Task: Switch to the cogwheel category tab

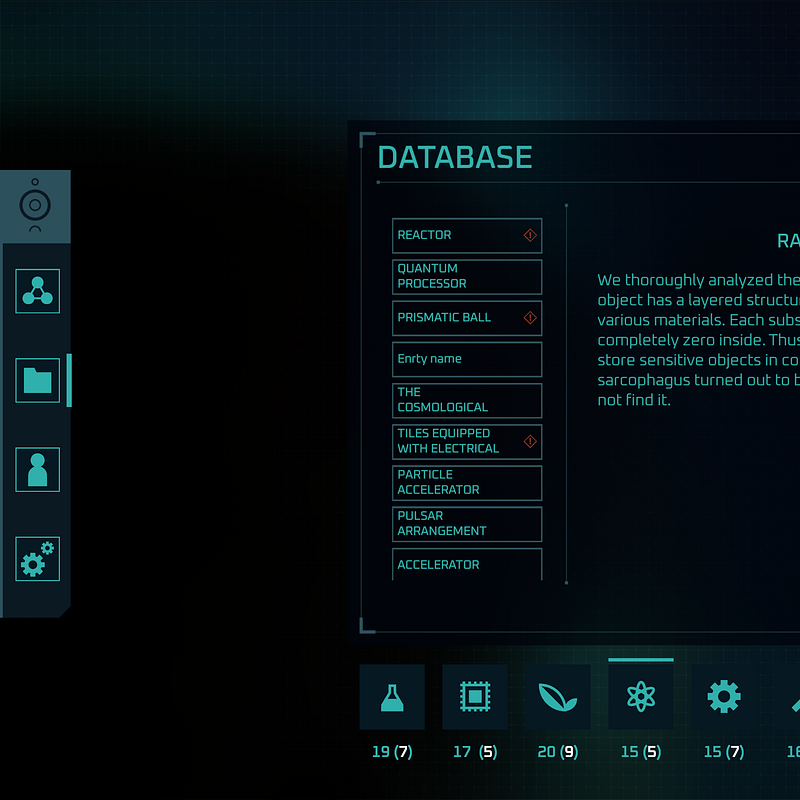Action: (x=724, y=697)
